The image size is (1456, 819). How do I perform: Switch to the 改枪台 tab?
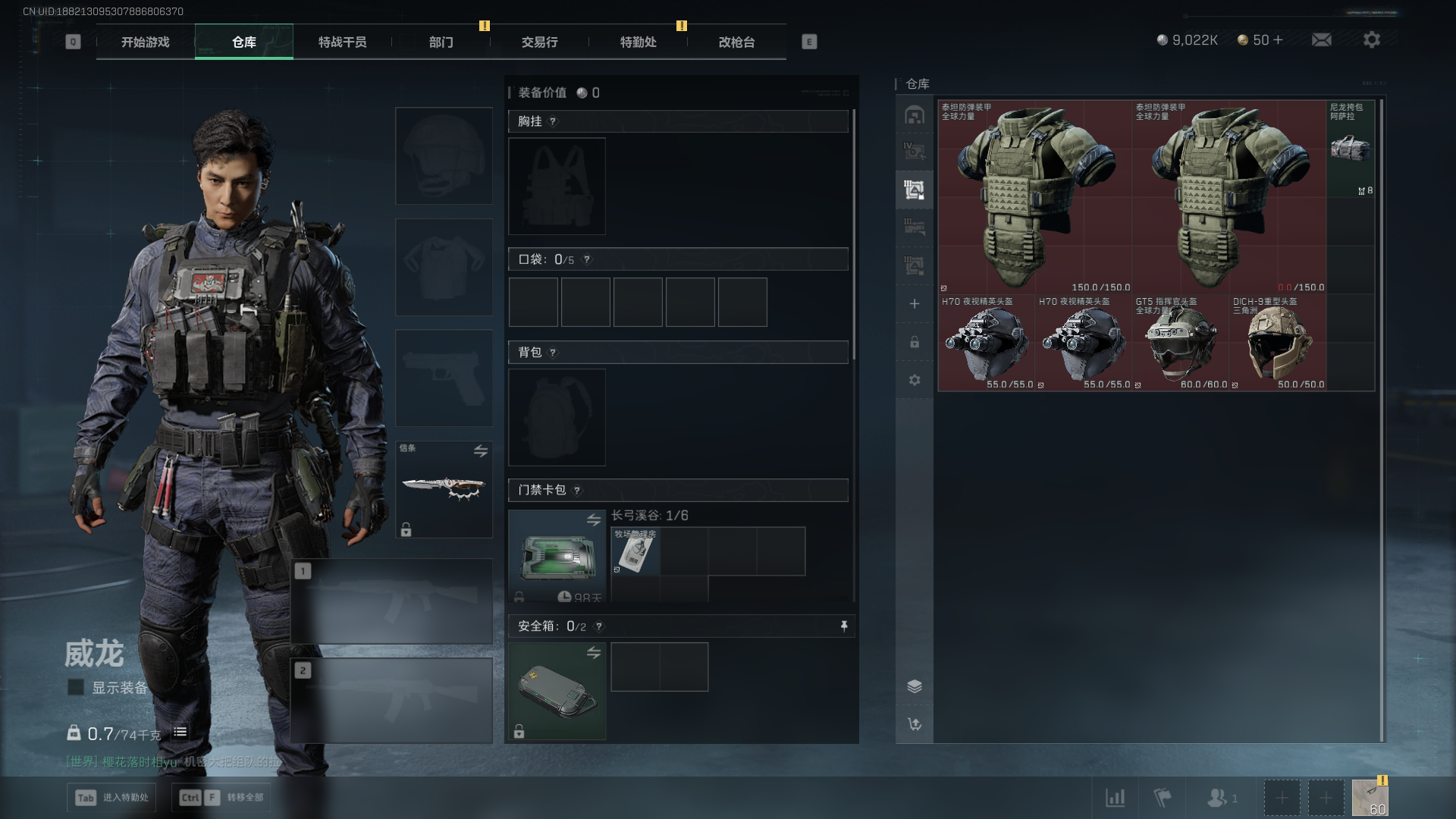pyautogui.click(x=736, y=42)
